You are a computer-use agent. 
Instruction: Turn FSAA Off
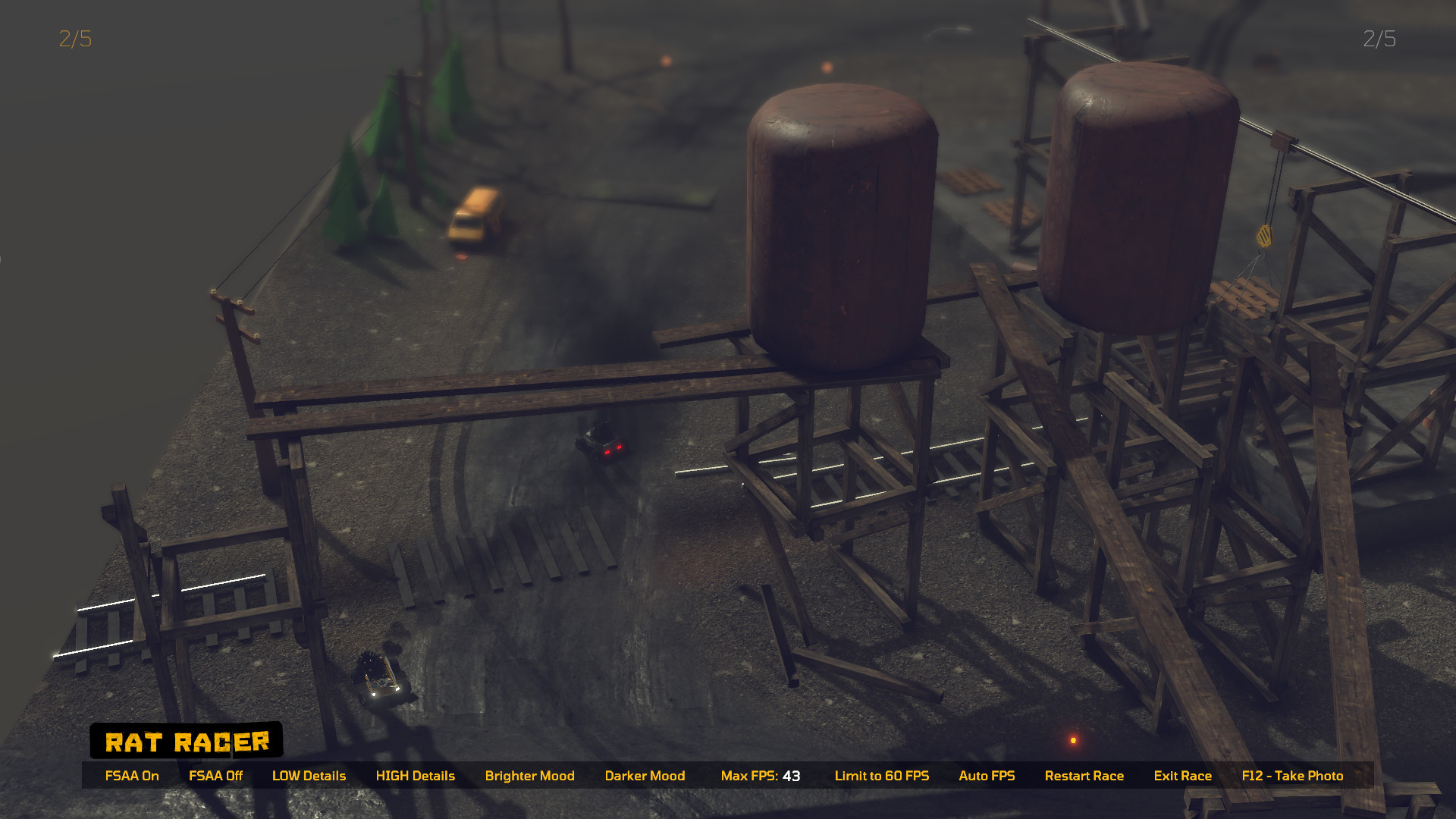216,776
